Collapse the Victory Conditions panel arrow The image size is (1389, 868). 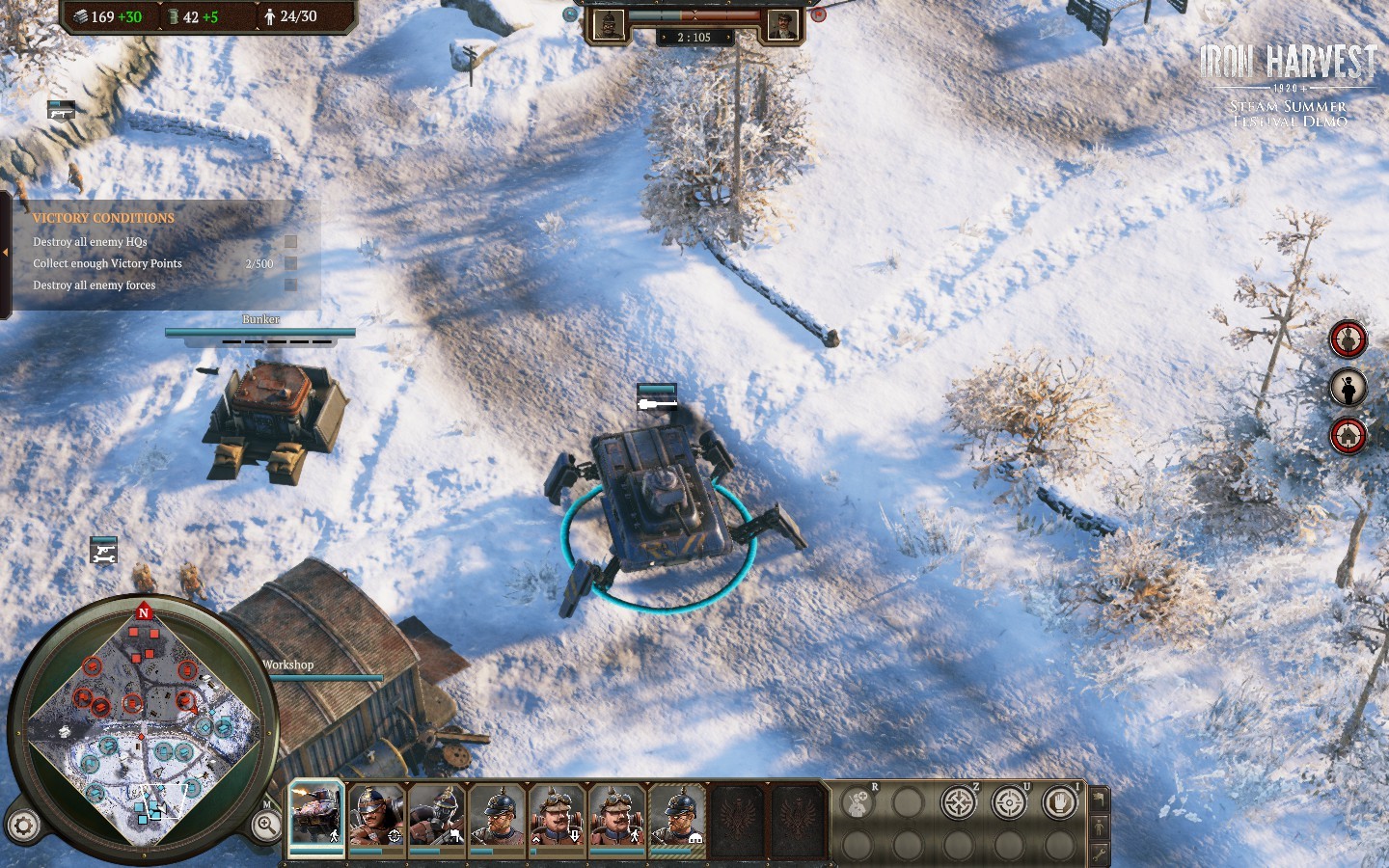6,253
